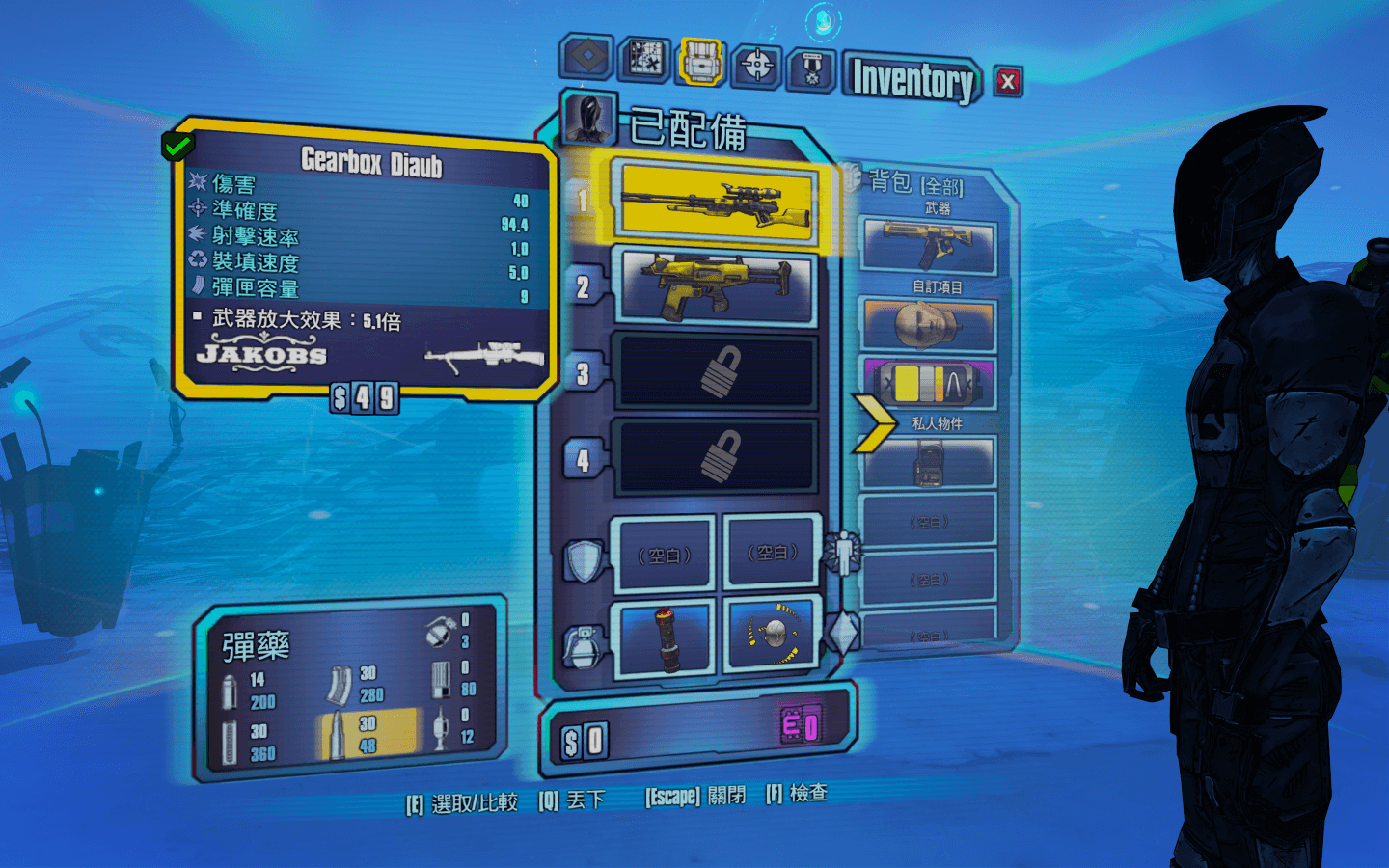Select the diamond missions tab

[586, 56]
